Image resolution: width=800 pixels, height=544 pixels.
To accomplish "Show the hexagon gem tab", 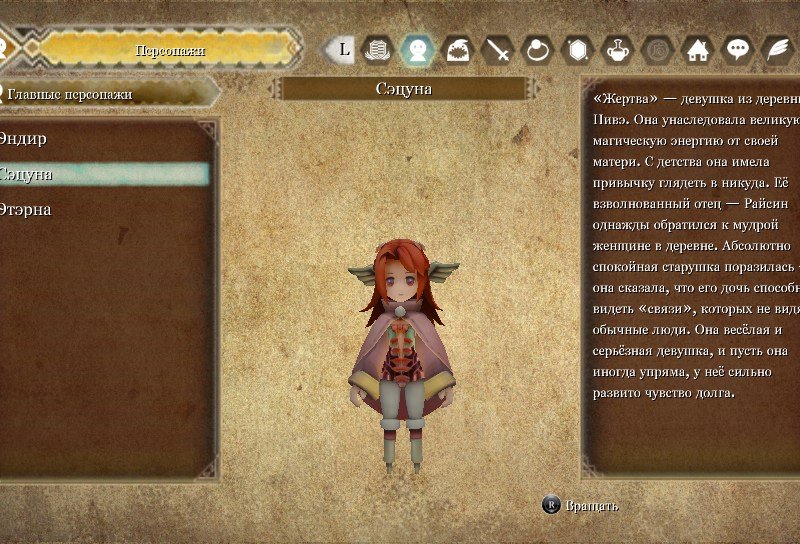I will [578, 49].
